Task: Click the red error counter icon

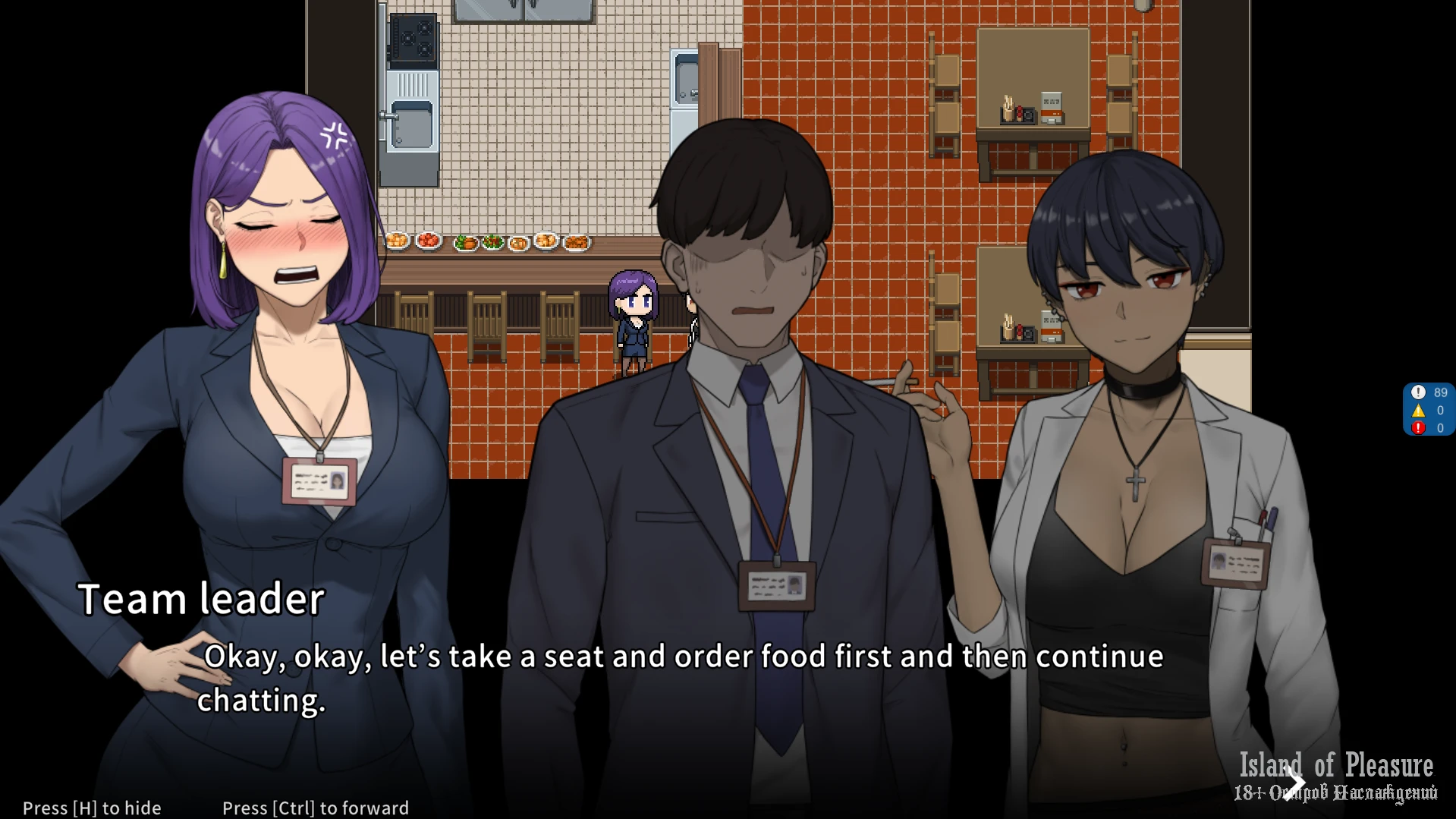Action: 1418,428
